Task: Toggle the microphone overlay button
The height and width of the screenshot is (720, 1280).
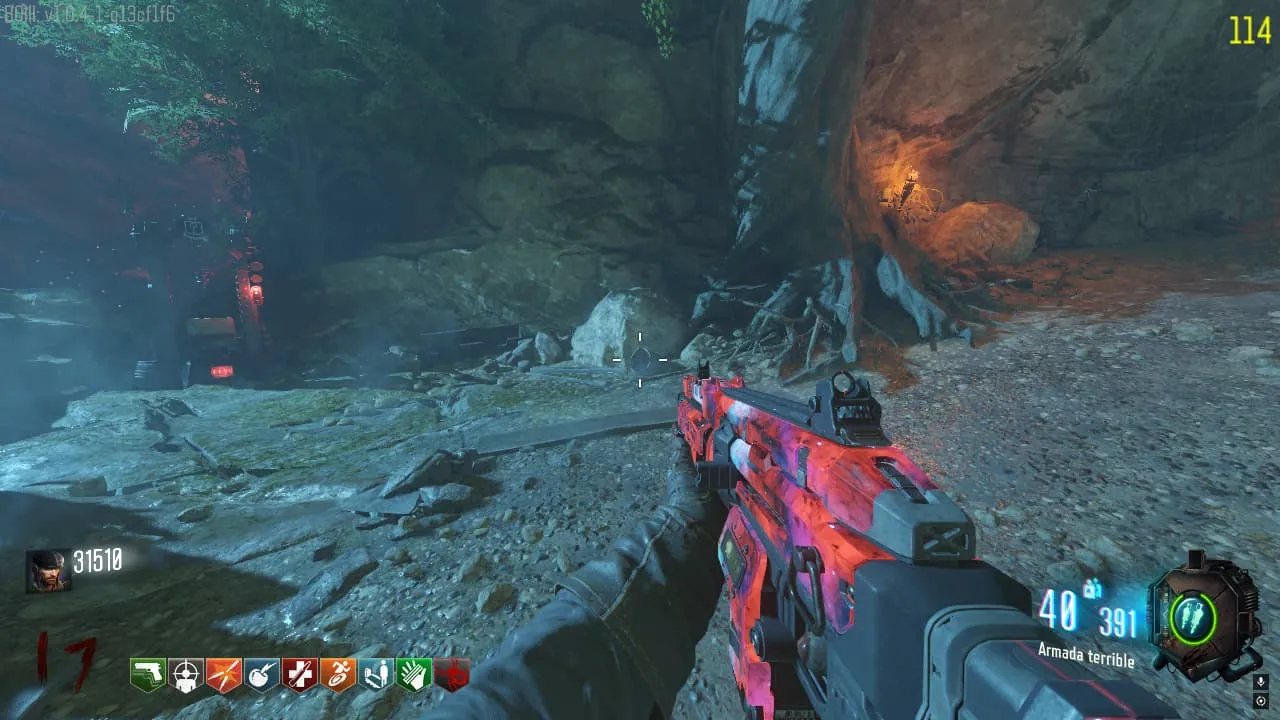Action: coord(1260,682)
